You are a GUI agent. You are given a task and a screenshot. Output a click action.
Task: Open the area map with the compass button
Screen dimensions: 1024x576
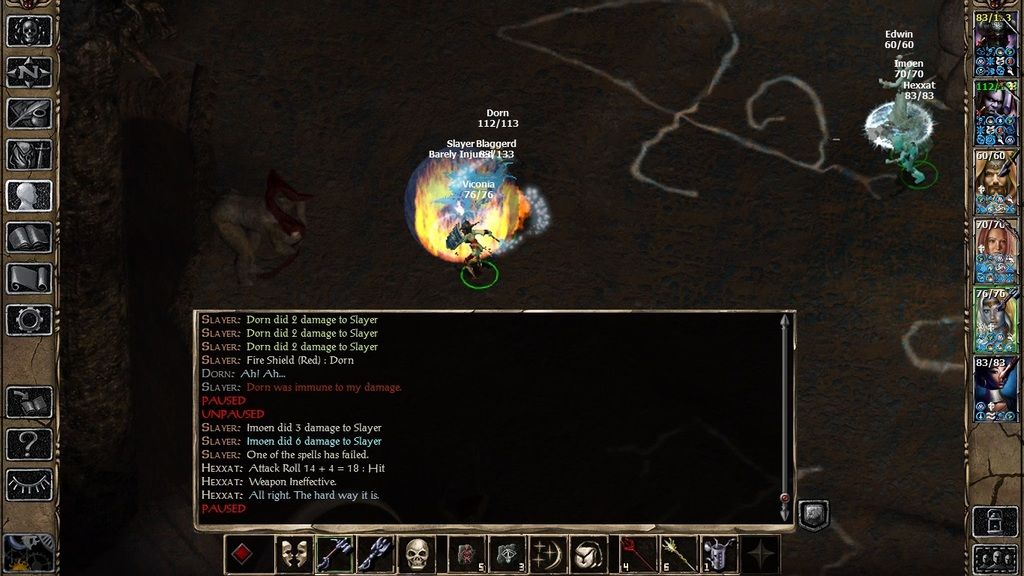click(x=29, y=72)
